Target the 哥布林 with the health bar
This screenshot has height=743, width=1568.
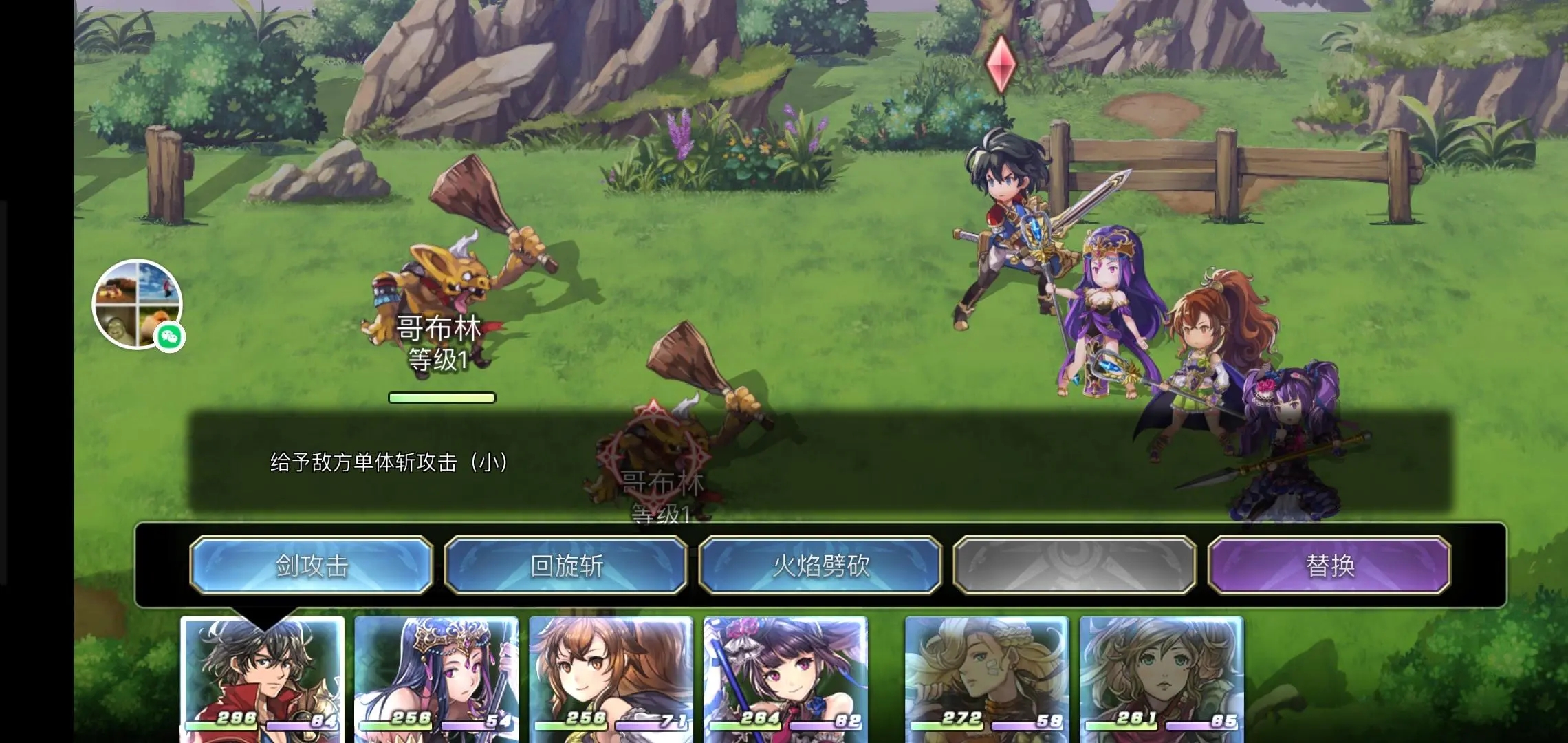point(440,296)
